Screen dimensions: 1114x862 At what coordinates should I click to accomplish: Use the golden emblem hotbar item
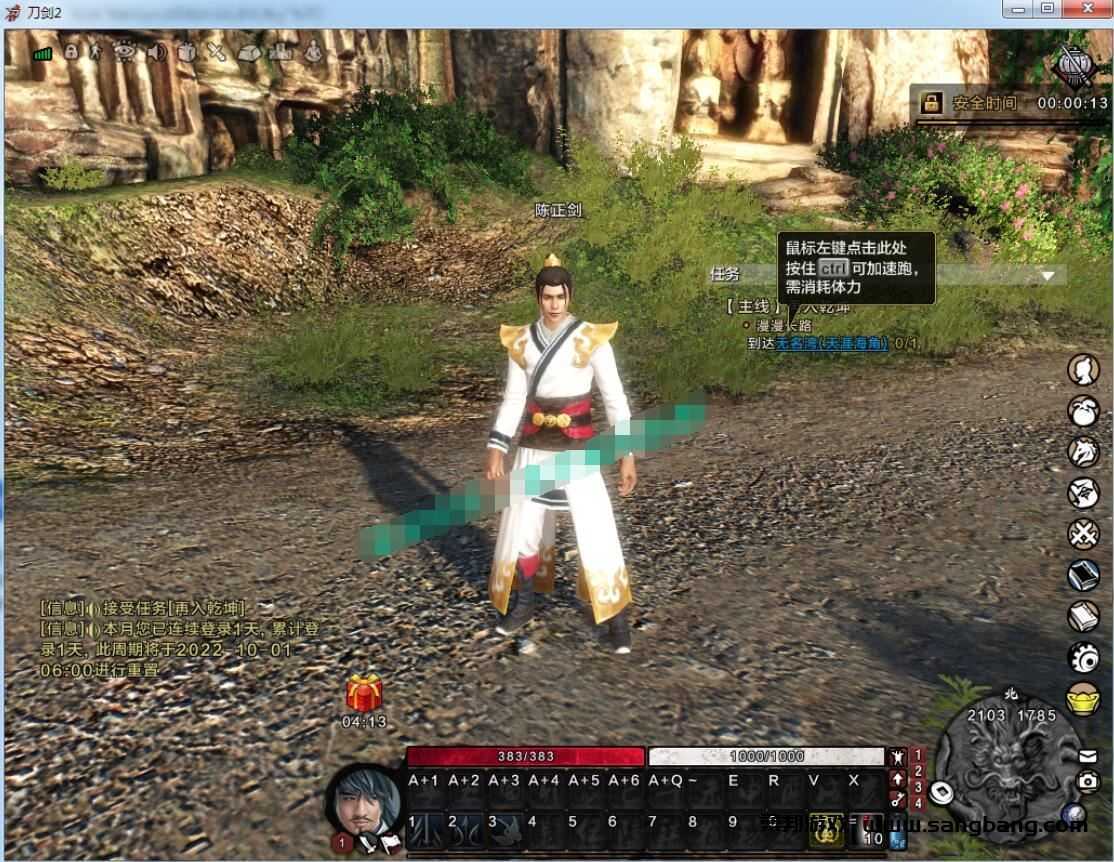pyautogui.click(x=827, y=824)
